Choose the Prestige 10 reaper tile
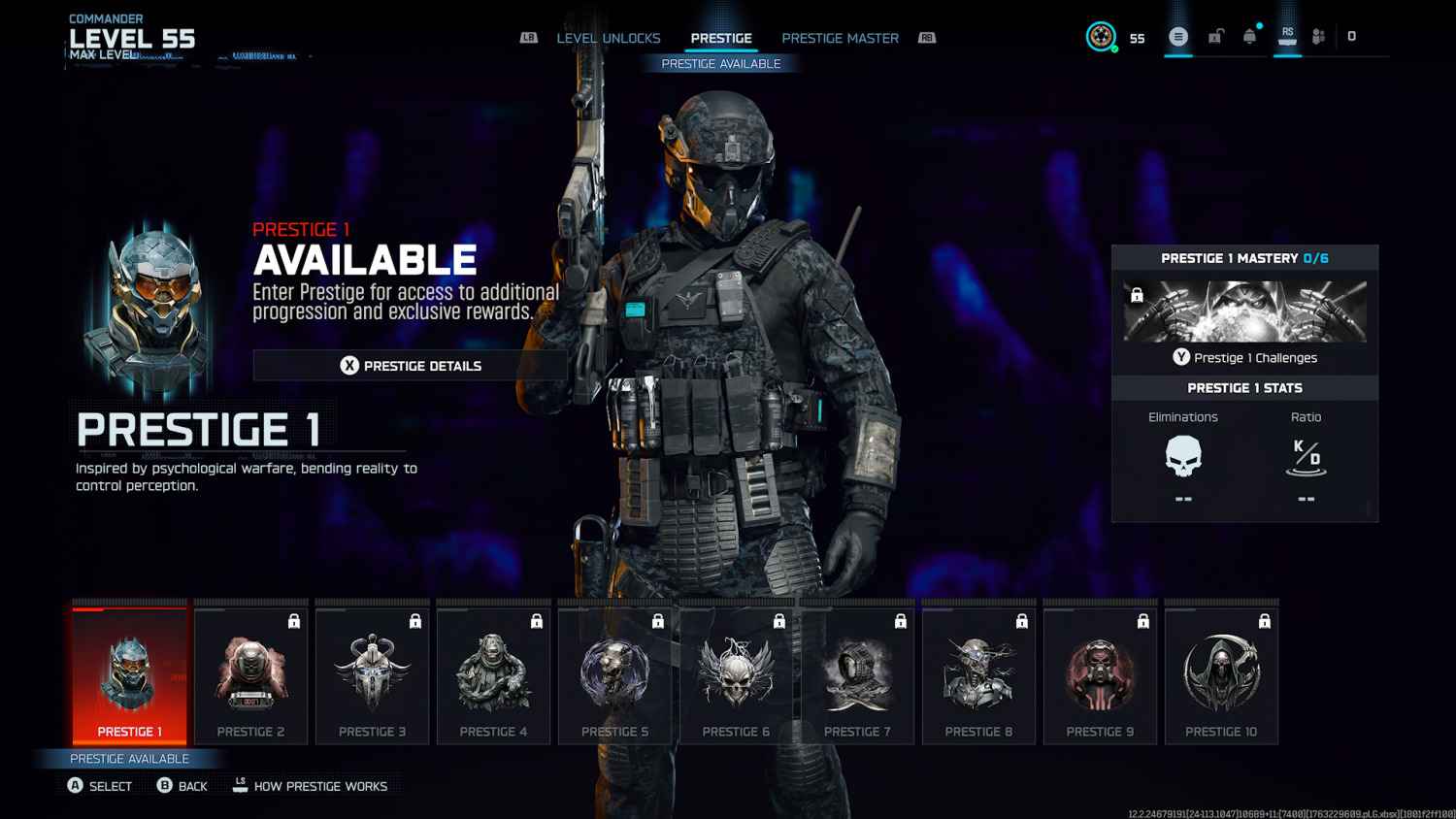Image resolution: width=1456 pixels, height=819 pixels. pos(1221,676)
